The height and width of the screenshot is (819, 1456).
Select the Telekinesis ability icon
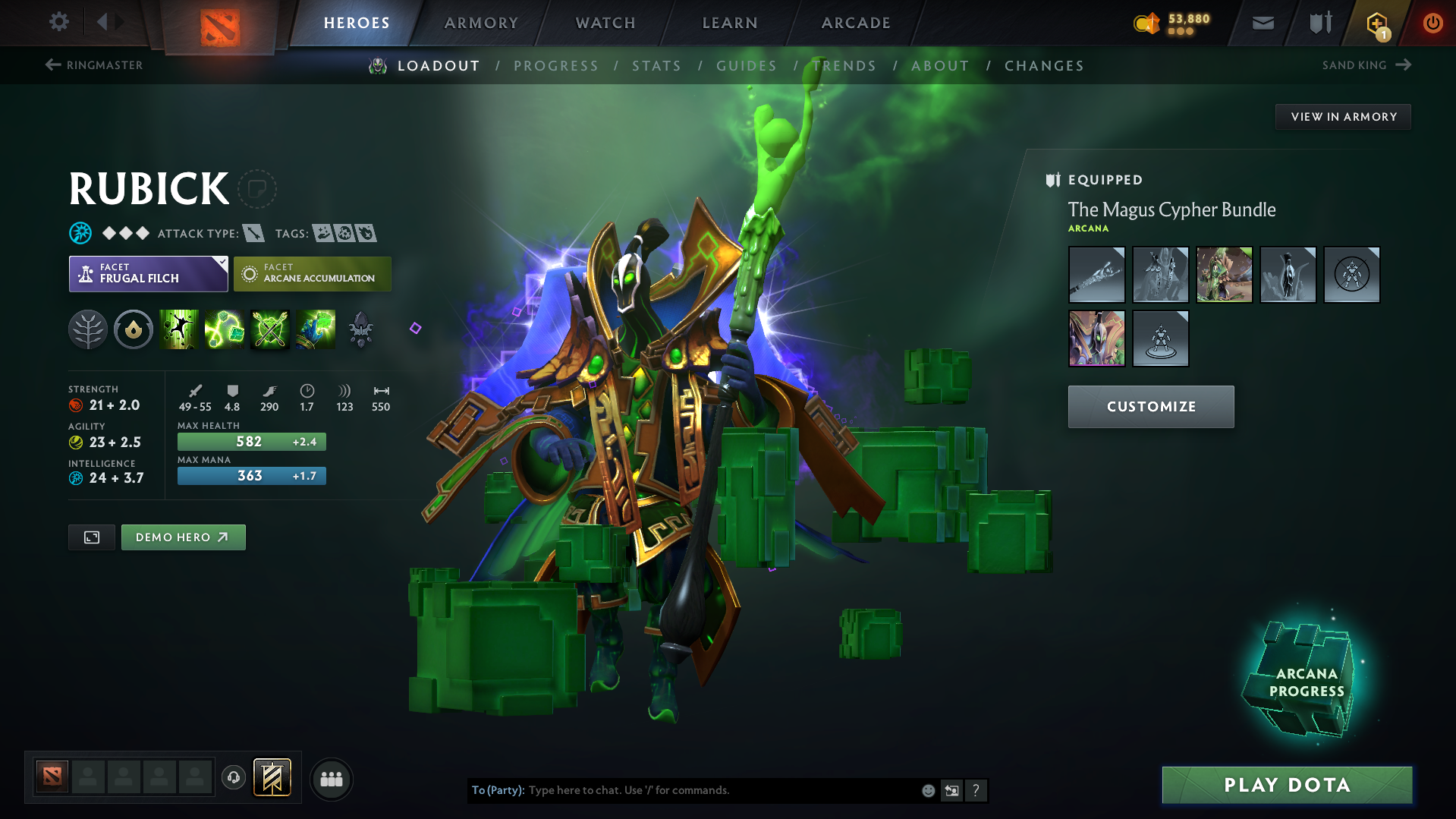pyautogui.click(x=179, y=329)
